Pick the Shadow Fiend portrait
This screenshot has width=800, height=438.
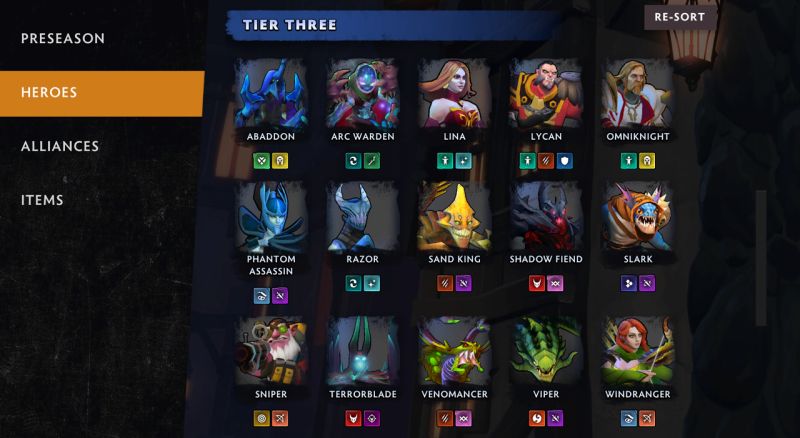[545, 215]
